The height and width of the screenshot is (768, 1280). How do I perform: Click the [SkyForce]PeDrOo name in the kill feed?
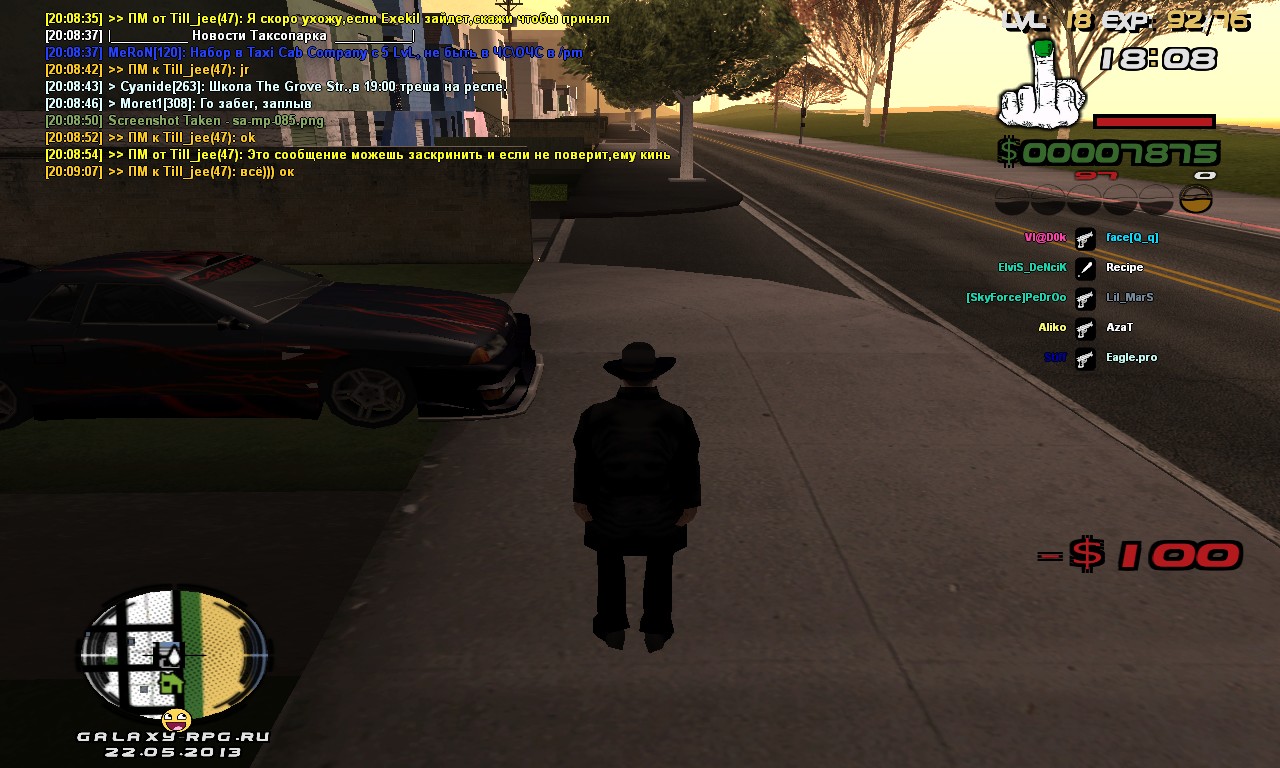pyautogui.click(x=1016, y=298)
